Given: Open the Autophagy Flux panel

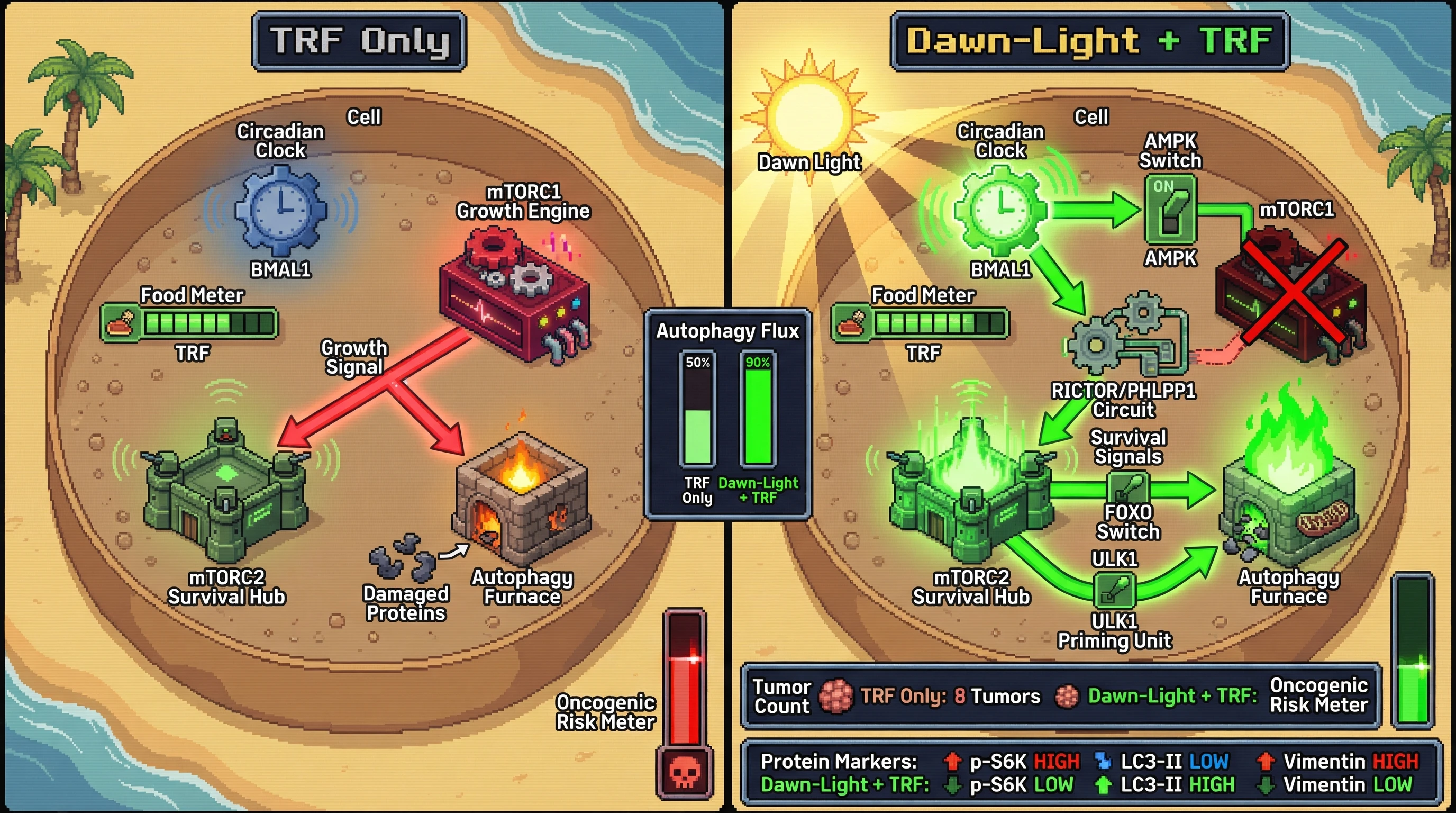Looking at the screenshot, I should [x=727, y=414].
